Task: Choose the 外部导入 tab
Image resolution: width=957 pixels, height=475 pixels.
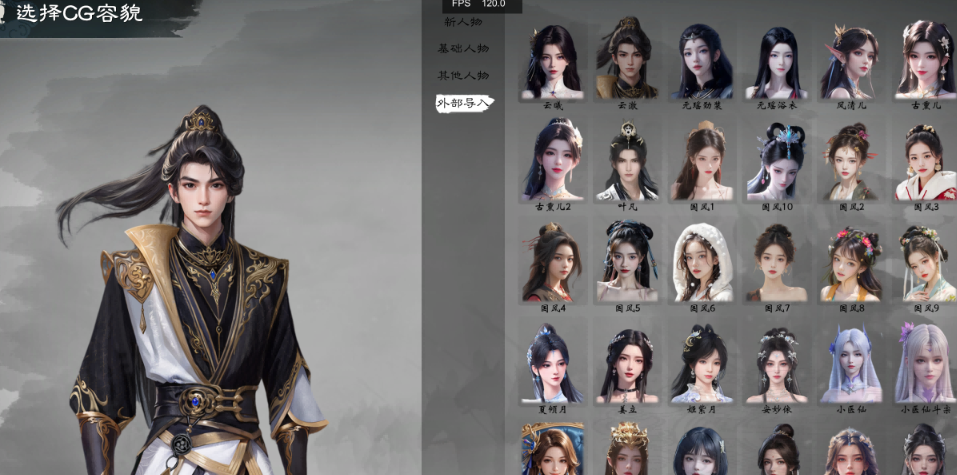Action: point(463,102)
